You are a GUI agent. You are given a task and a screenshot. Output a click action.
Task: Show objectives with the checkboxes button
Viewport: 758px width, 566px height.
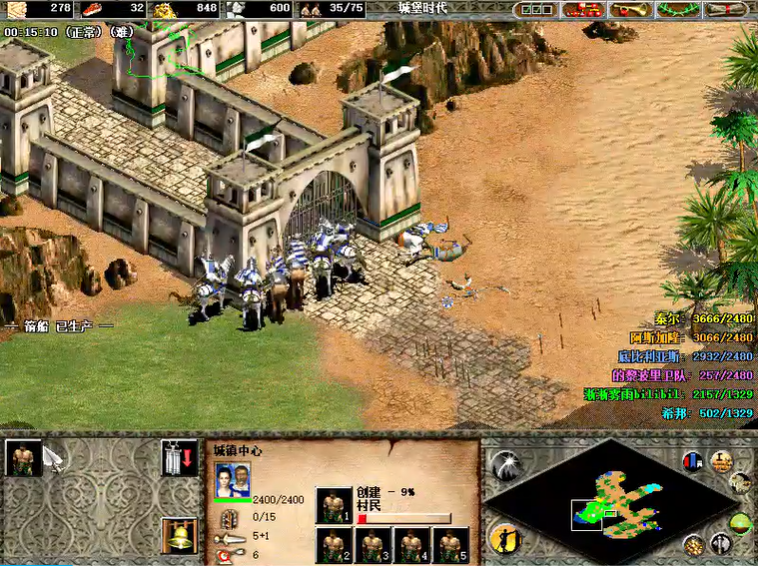(536, 10)
